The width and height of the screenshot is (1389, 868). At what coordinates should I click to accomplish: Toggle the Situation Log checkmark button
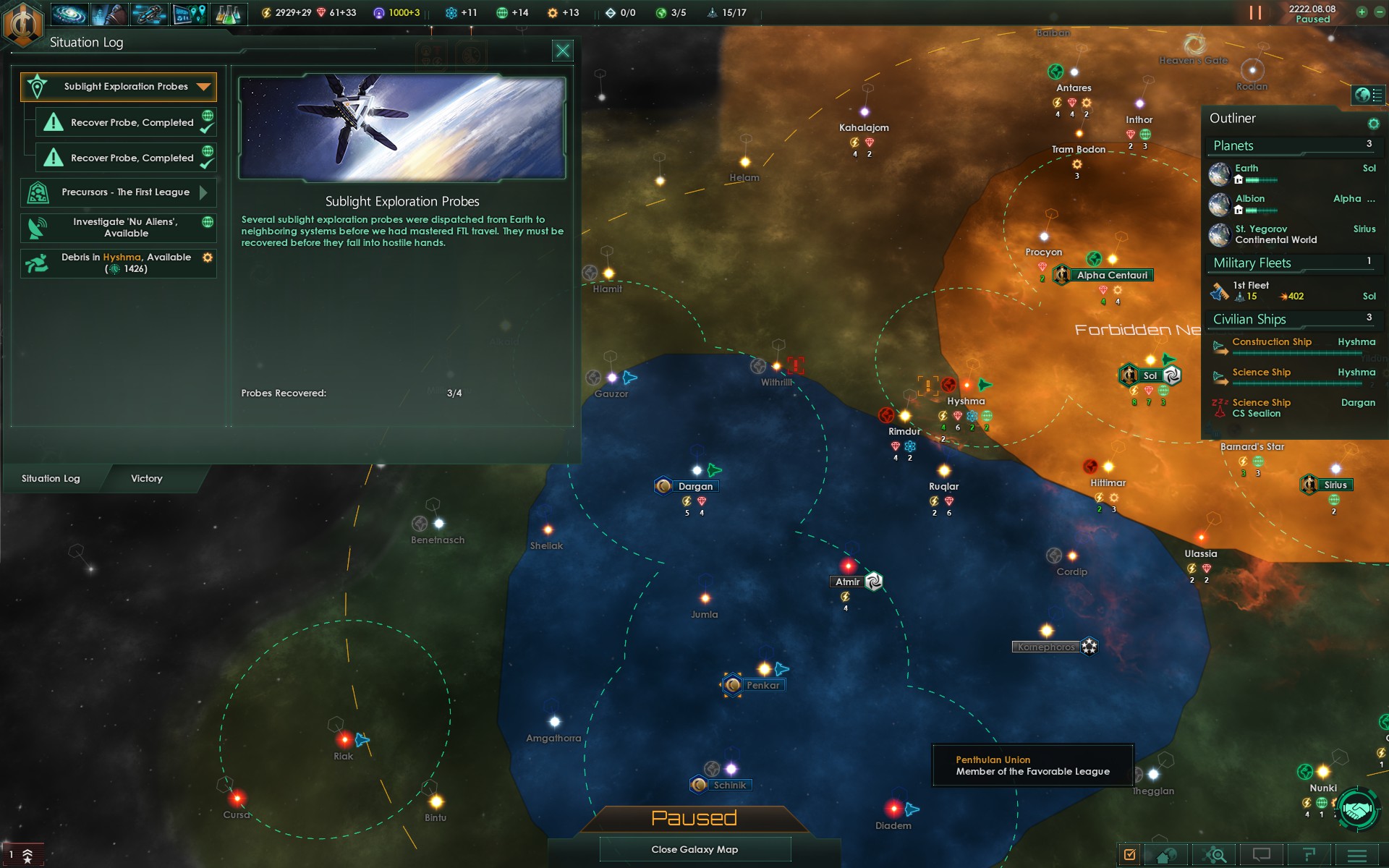pyautogui.click(x=1130, y=854)
